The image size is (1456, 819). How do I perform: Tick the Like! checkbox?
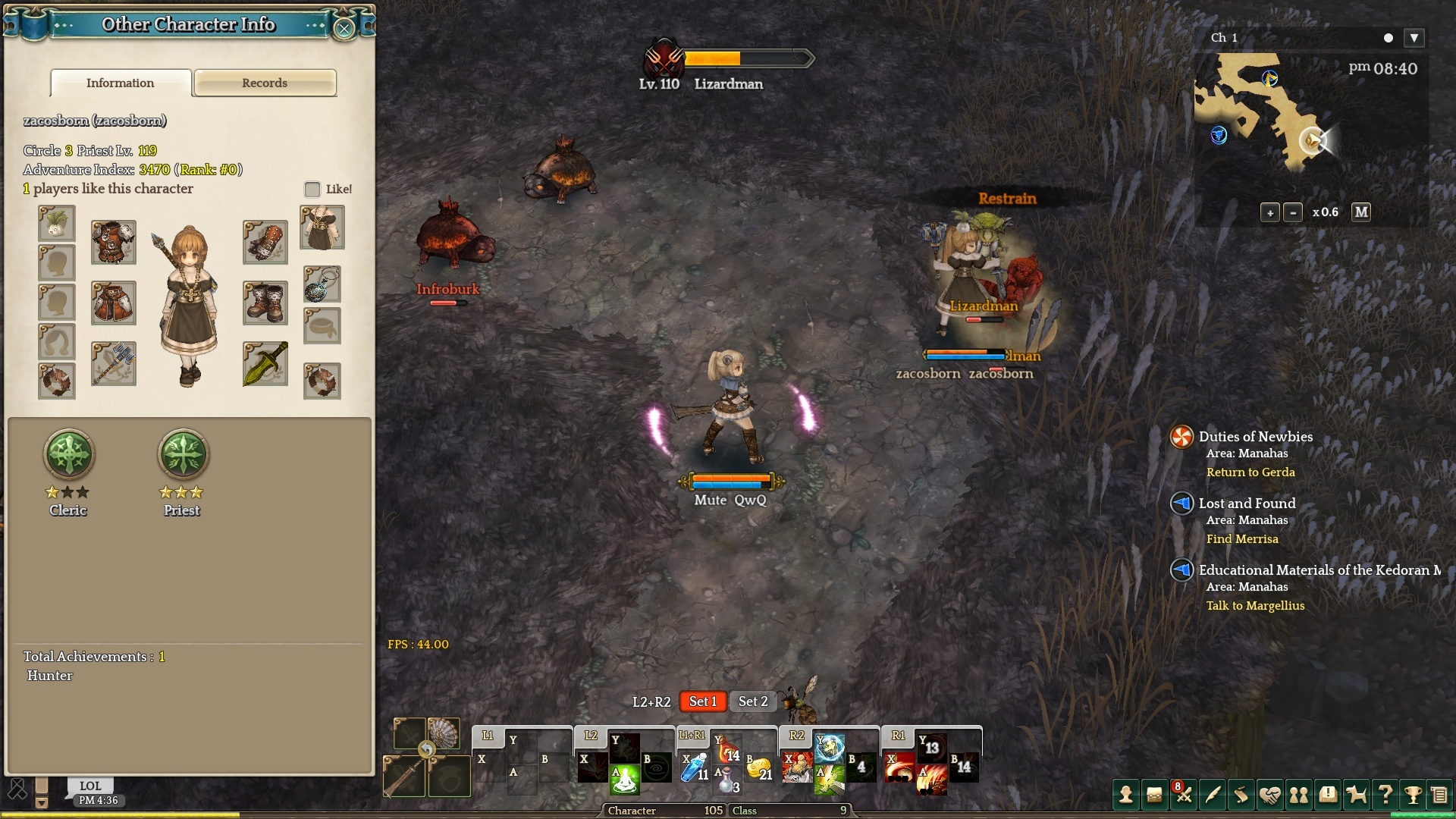tap(312, 189)
